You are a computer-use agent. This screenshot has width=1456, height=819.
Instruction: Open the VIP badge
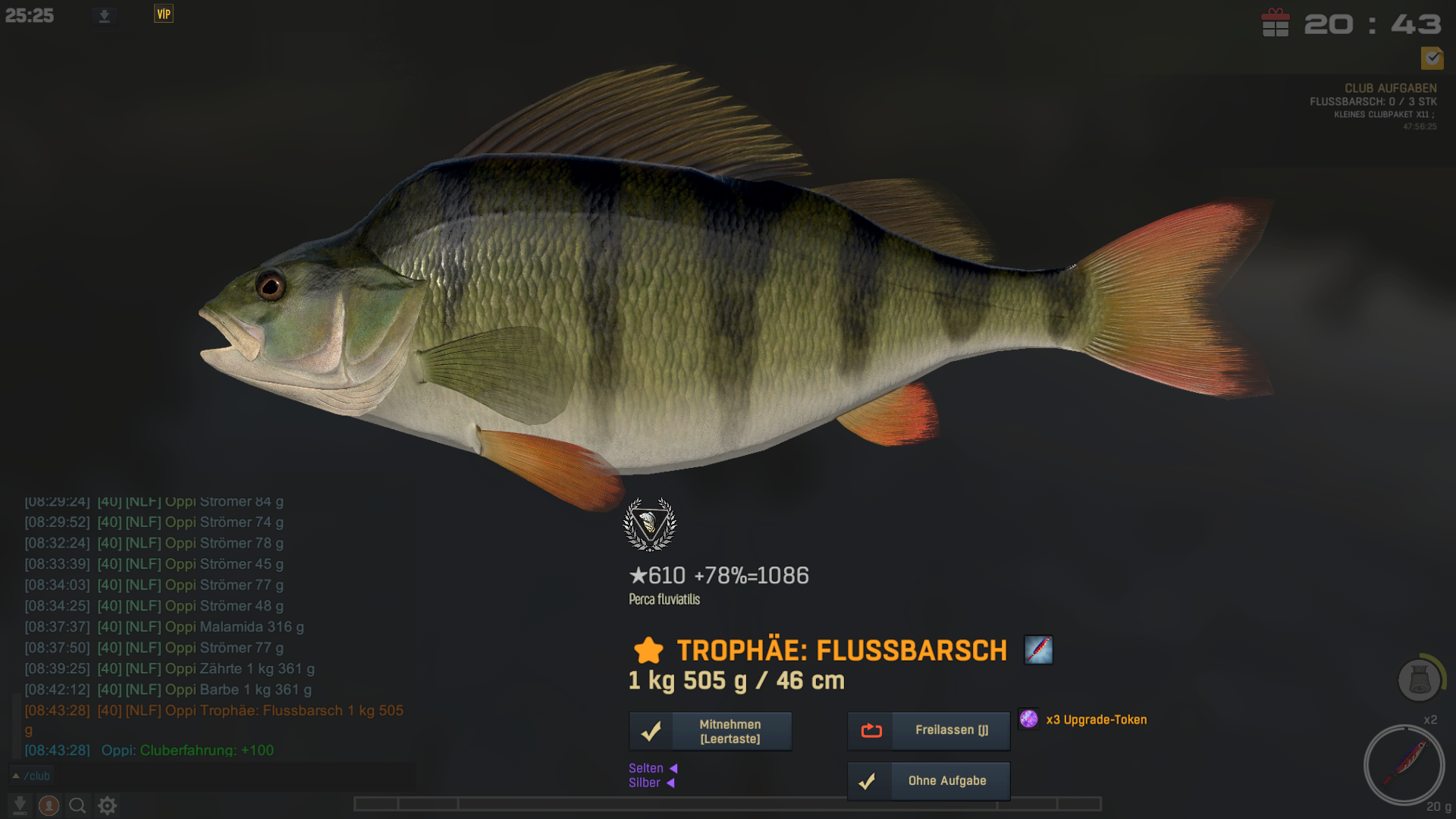164,14
